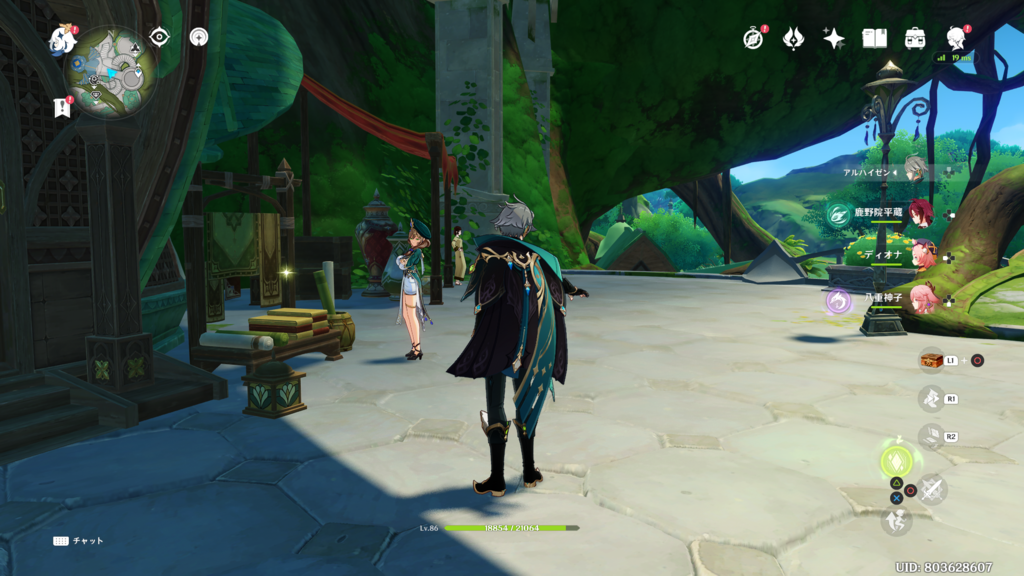Toggle the eye-shaped elemental sight icon

coord(159,37)
